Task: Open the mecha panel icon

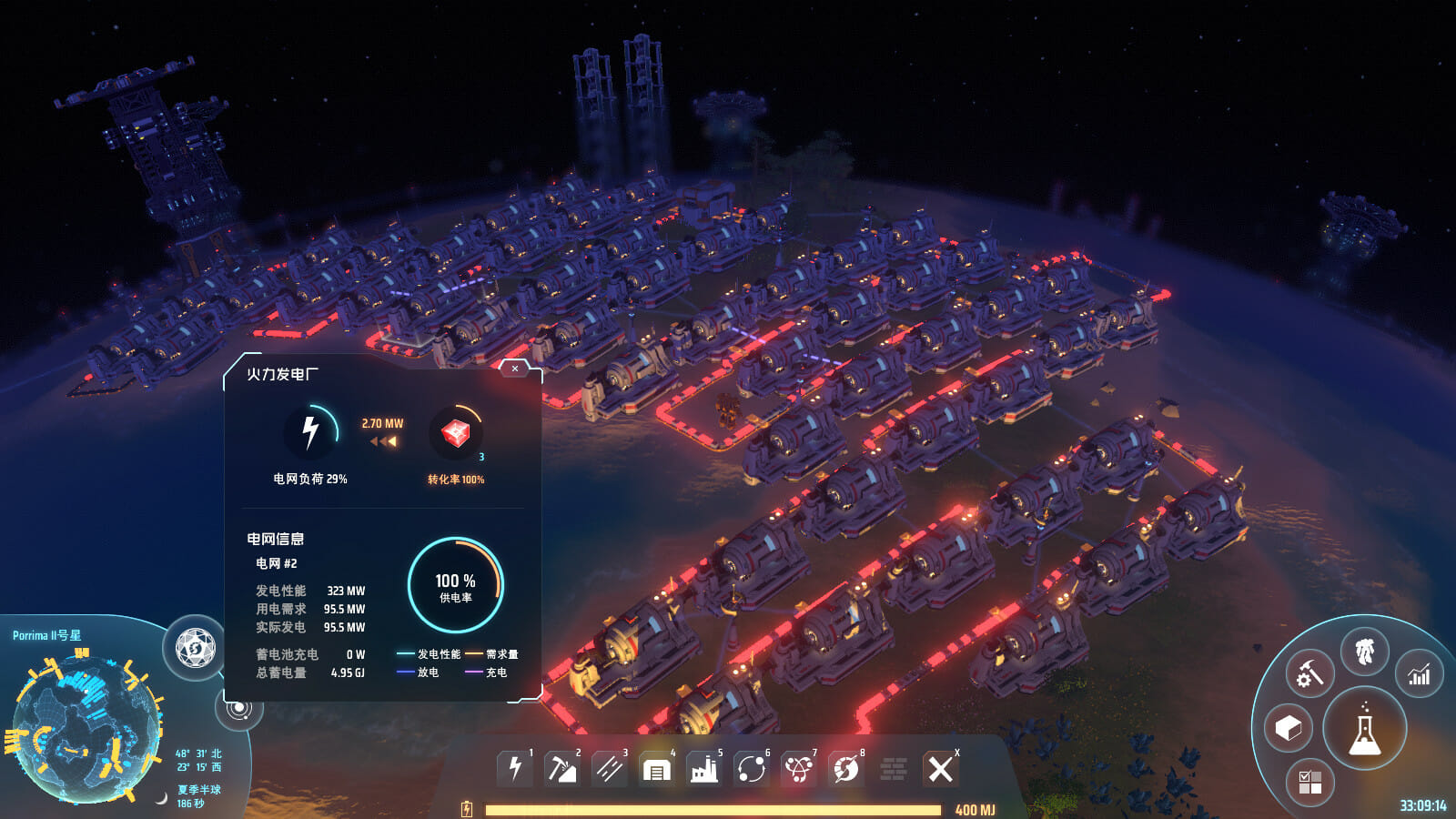Action: point(1364,652)
